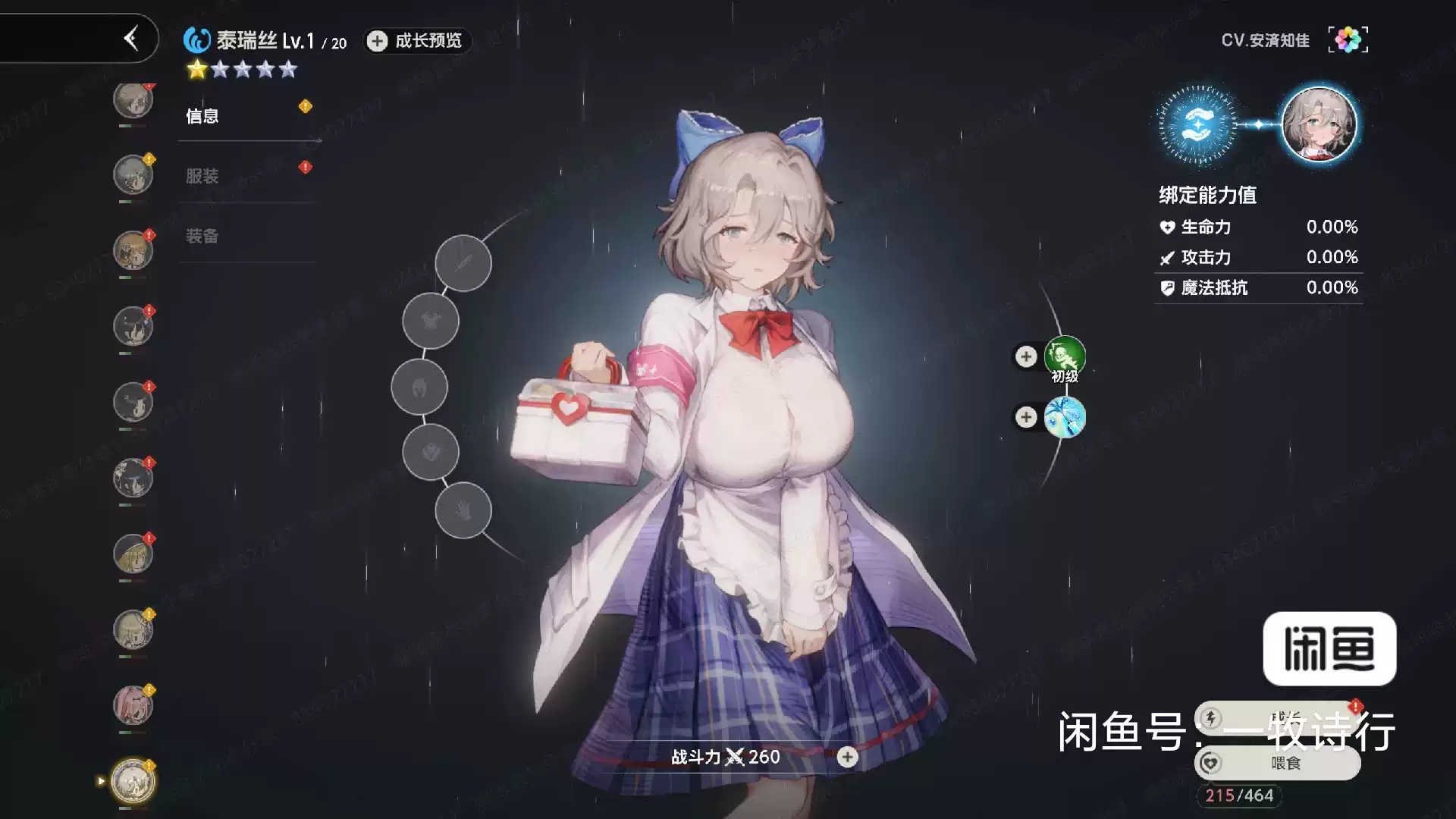This screenshot has width=1456, height=819.
Task: Click the back arrow at top left
Action: [131, 39]
